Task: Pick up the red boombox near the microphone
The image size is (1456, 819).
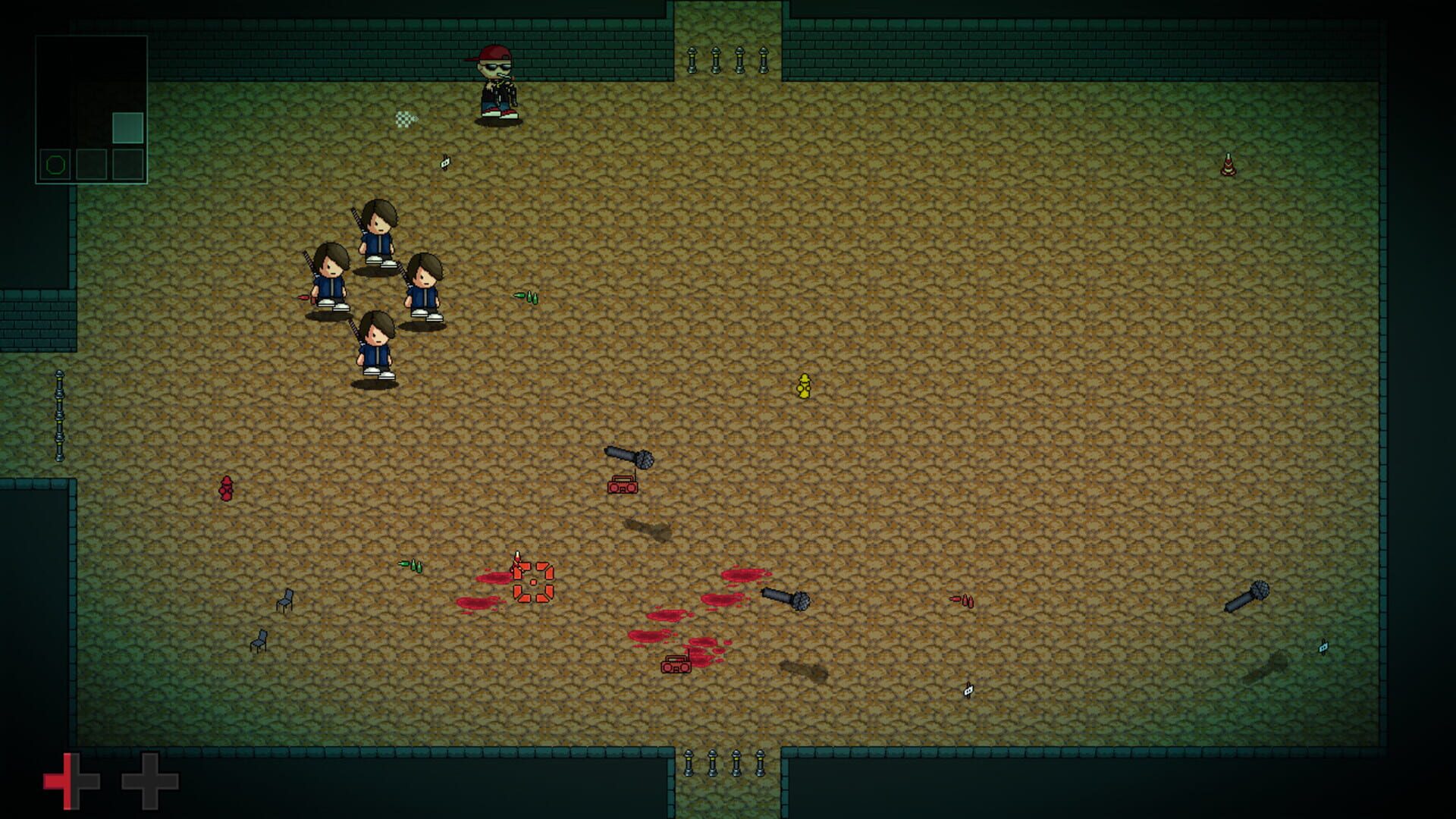Action: click(x=623, y=485)
